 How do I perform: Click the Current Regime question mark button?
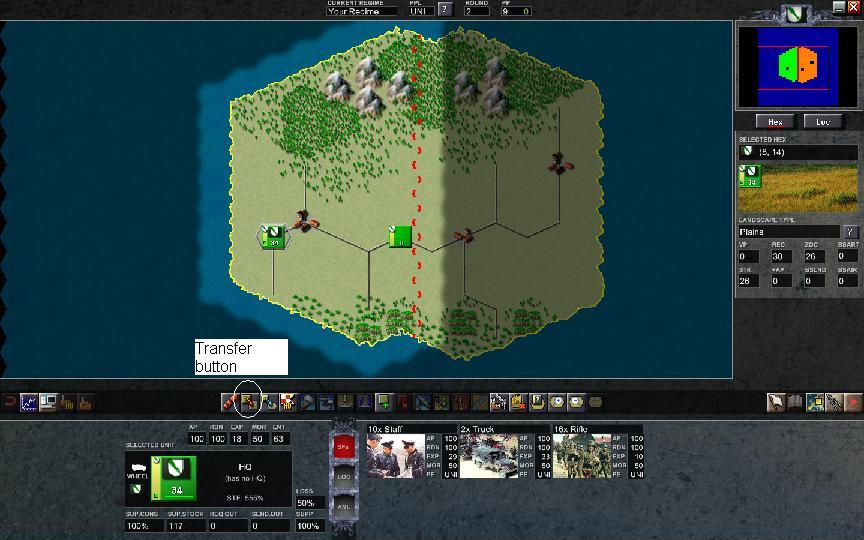pyautogui.click(x=445, y=9)
